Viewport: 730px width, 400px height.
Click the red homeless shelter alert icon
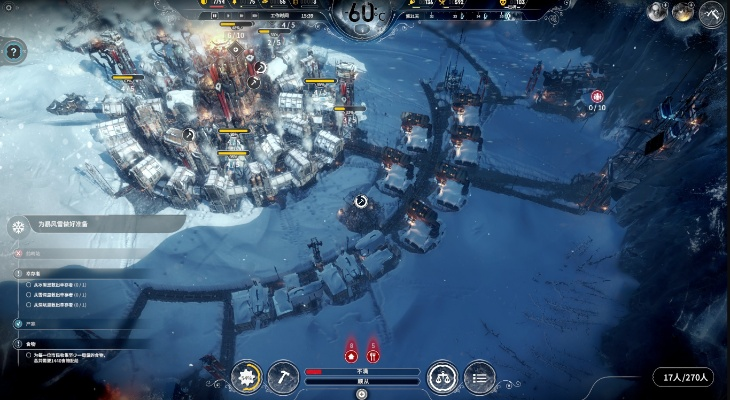[351, 354]
